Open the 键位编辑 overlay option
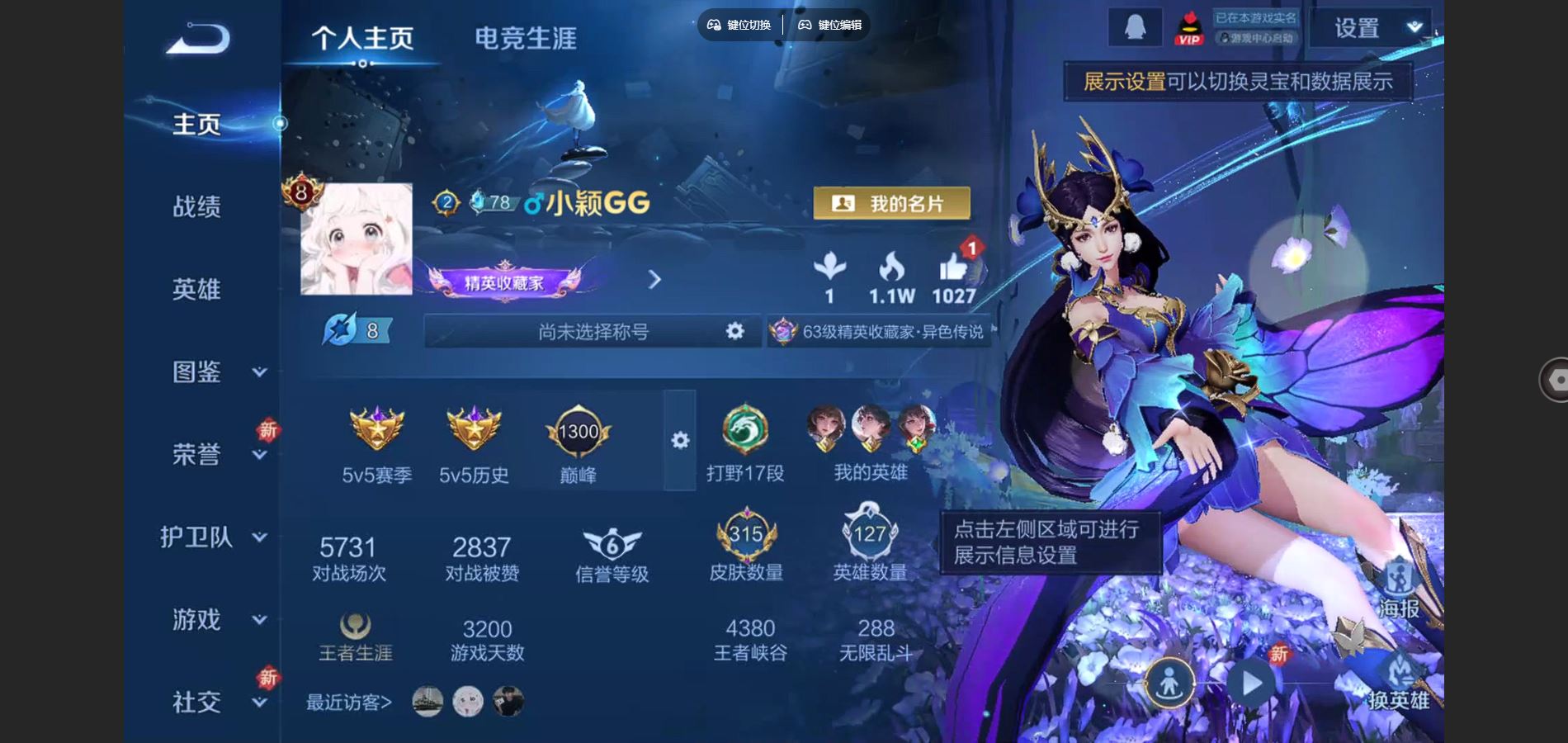 [x=830, y=25]
